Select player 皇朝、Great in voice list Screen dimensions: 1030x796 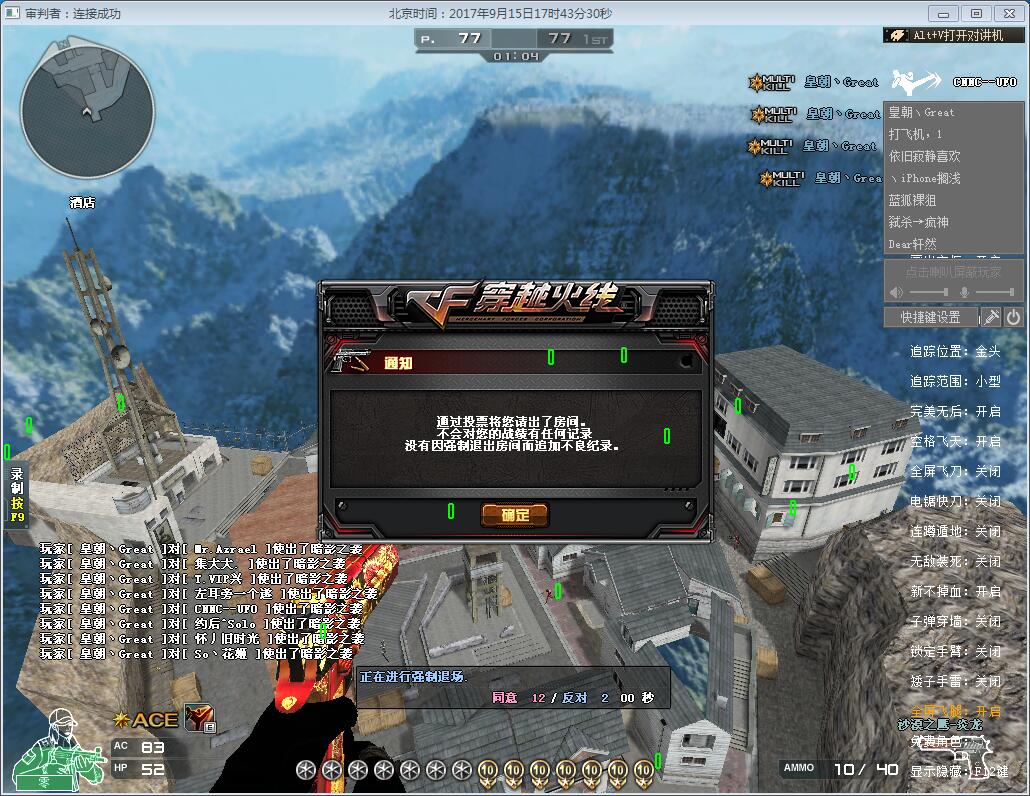(x=922, y=113)
